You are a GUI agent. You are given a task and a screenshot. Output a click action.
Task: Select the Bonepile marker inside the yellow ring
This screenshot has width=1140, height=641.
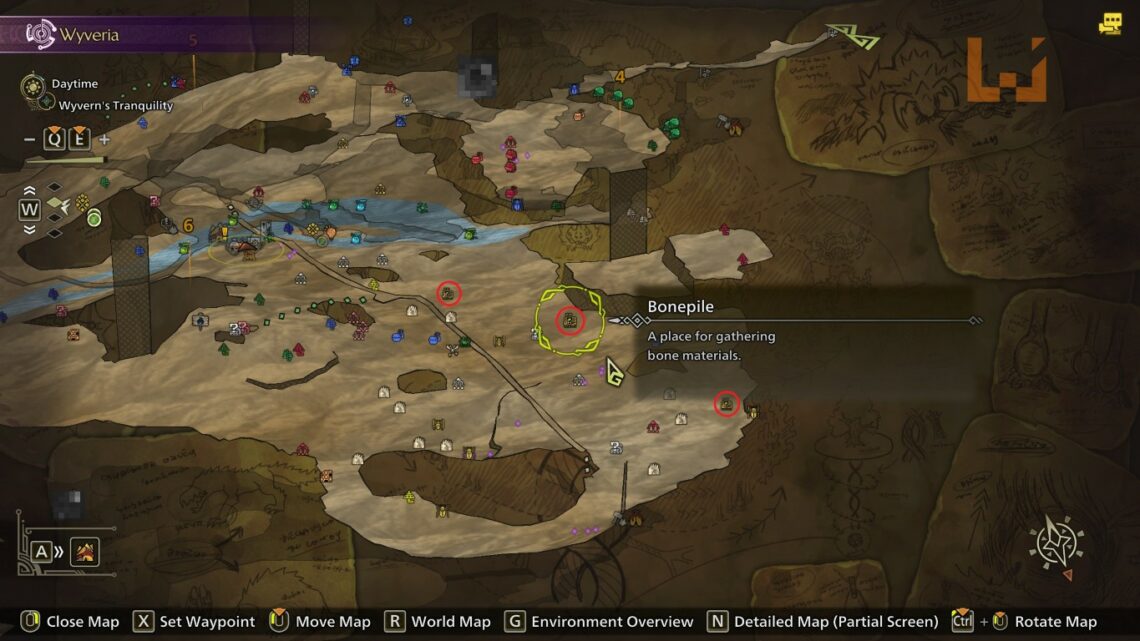pyautogui.click(x=570, y=320)
